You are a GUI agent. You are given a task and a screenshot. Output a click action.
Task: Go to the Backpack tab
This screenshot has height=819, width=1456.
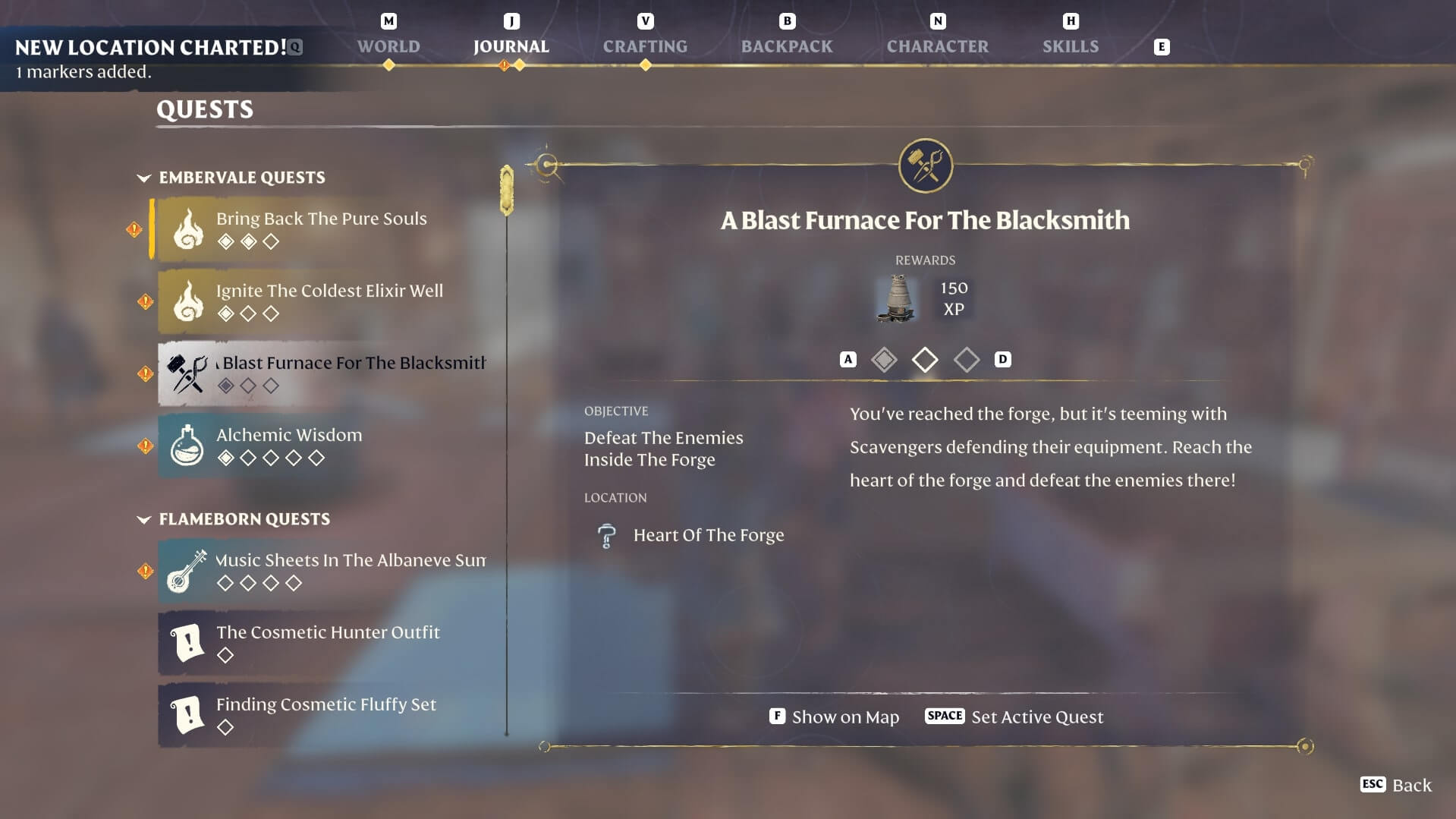pos(786,46)
